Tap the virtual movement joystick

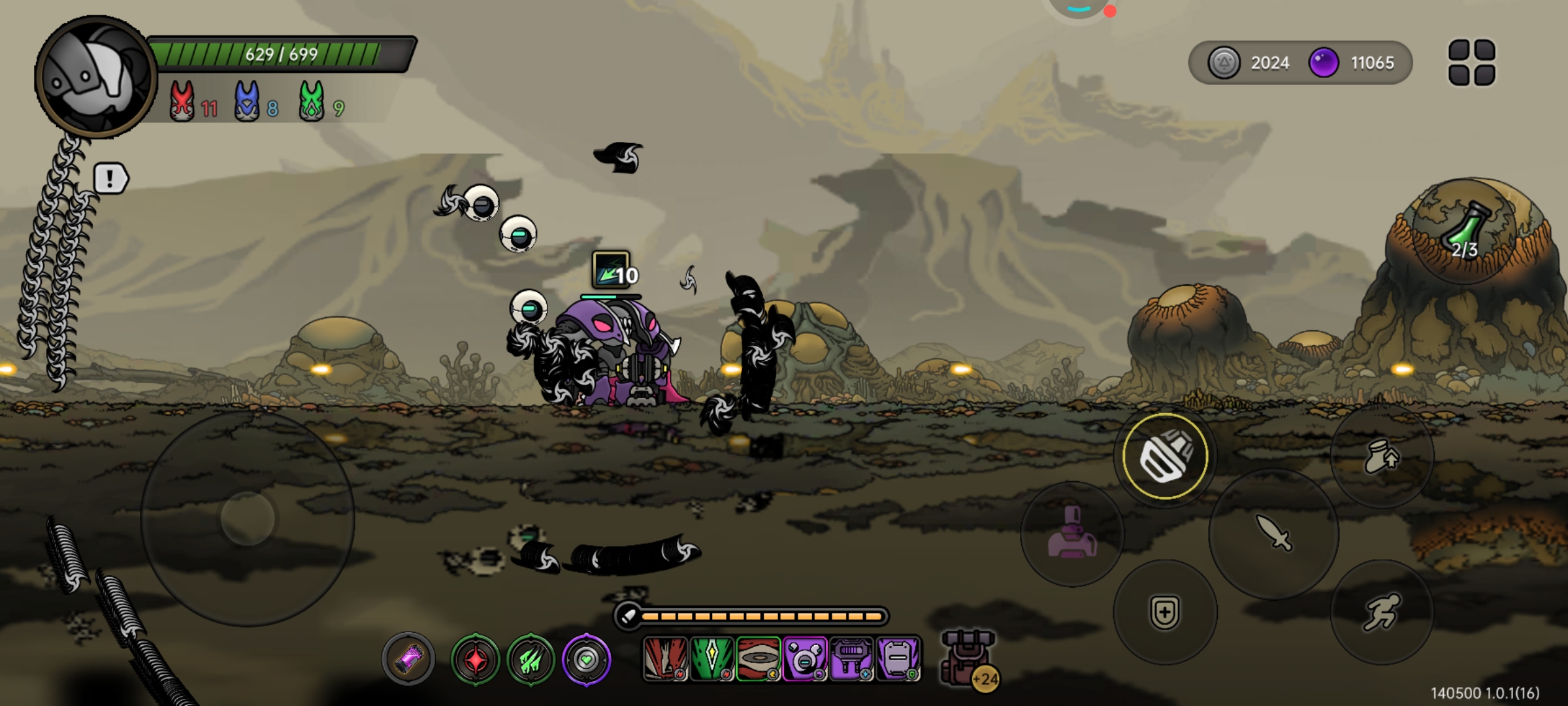coord(248,518)
